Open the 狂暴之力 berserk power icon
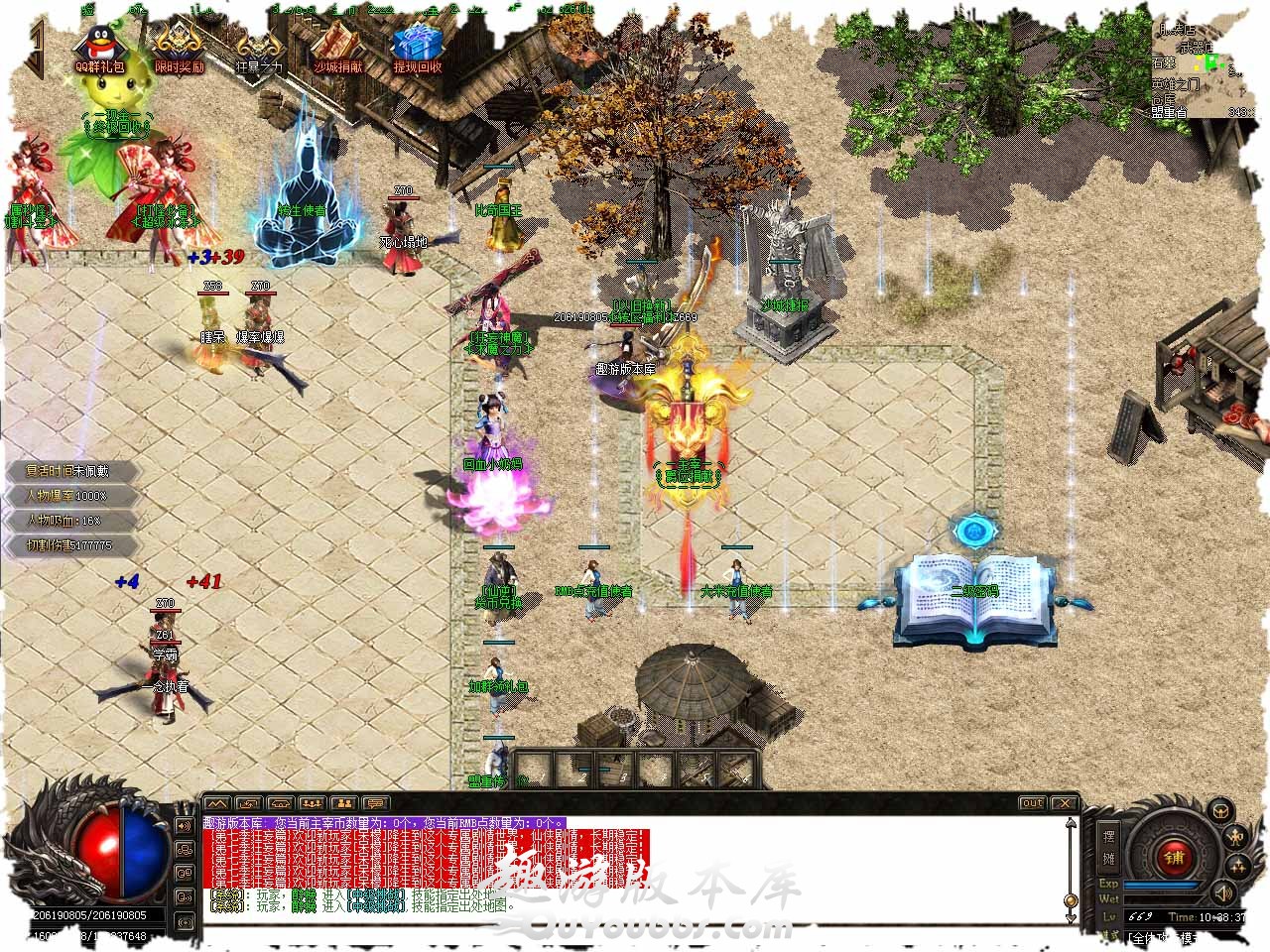Screen dimensions: 1270x952 (x=258, y=46)
